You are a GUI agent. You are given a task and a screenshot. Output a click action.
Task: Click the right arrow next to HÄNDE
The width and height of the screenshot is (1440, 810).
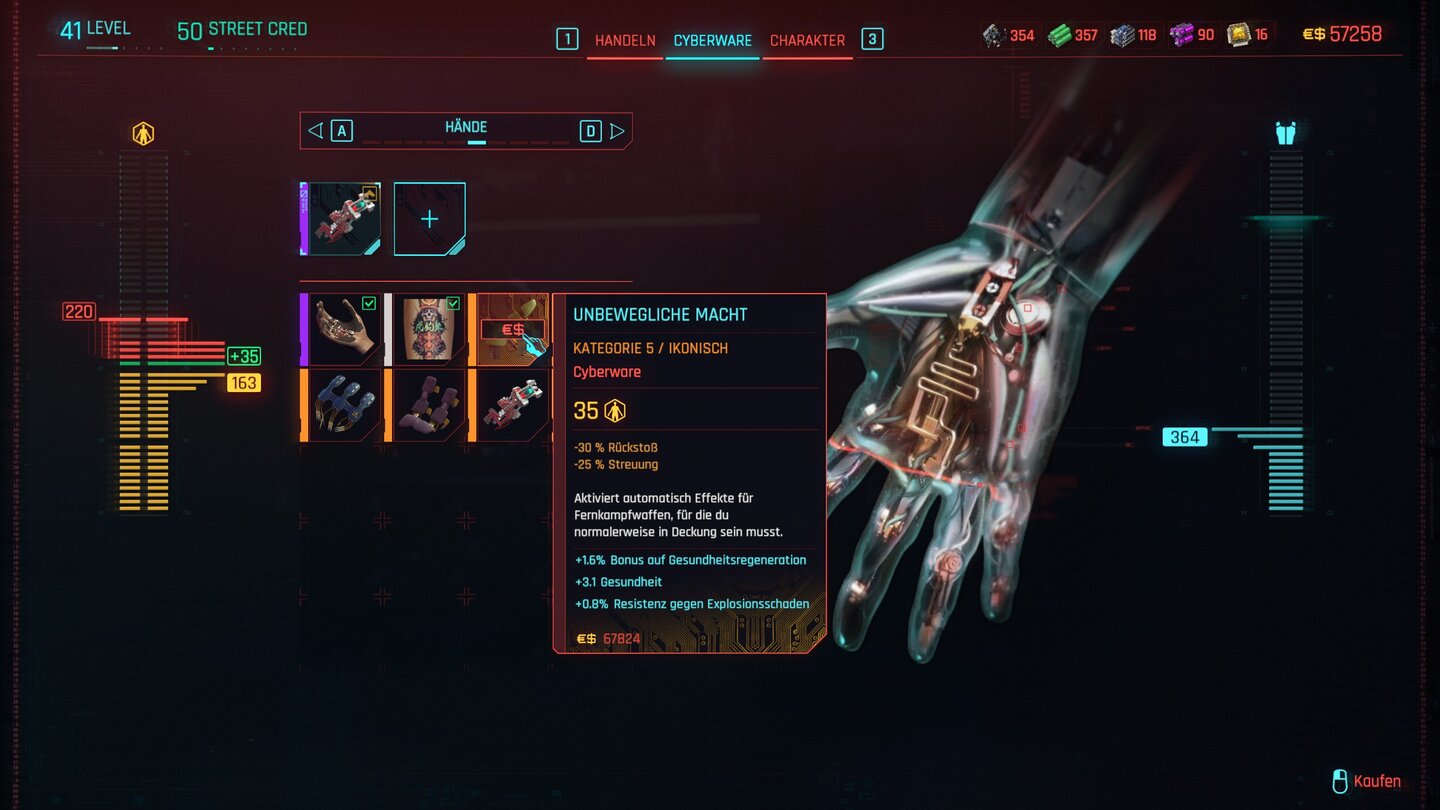coord(620,128)
